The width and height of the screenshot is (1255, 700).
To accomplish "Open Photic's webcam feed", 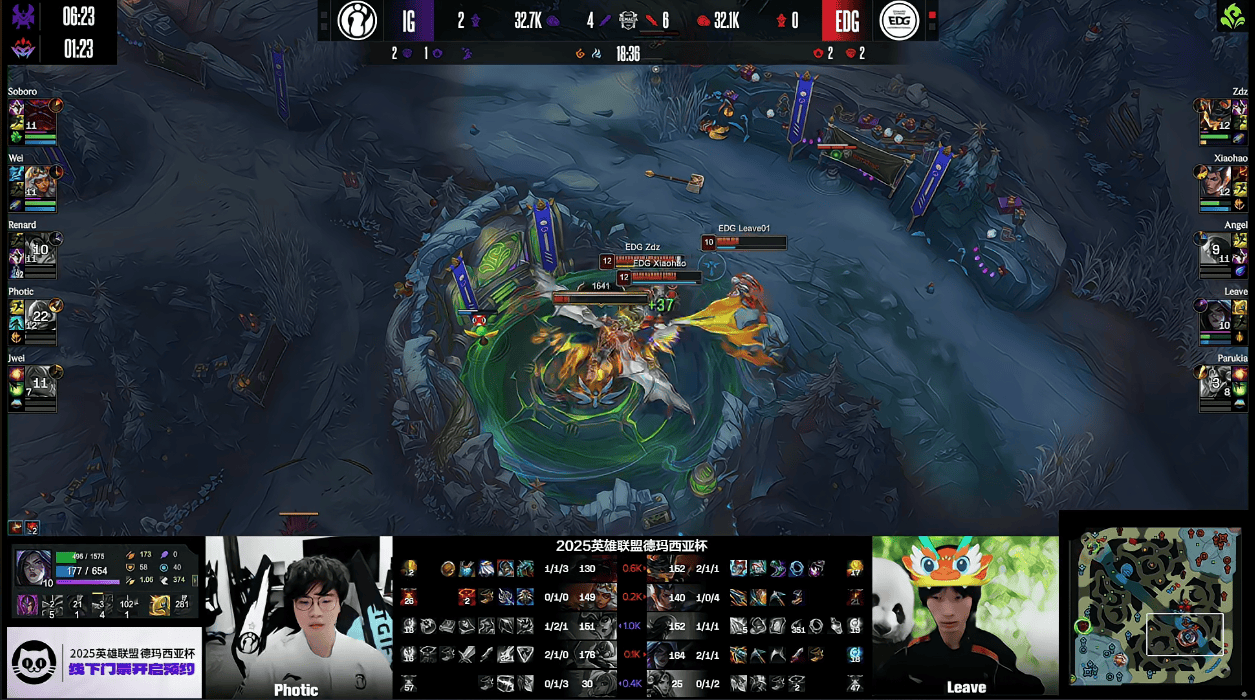I will 298,616.
